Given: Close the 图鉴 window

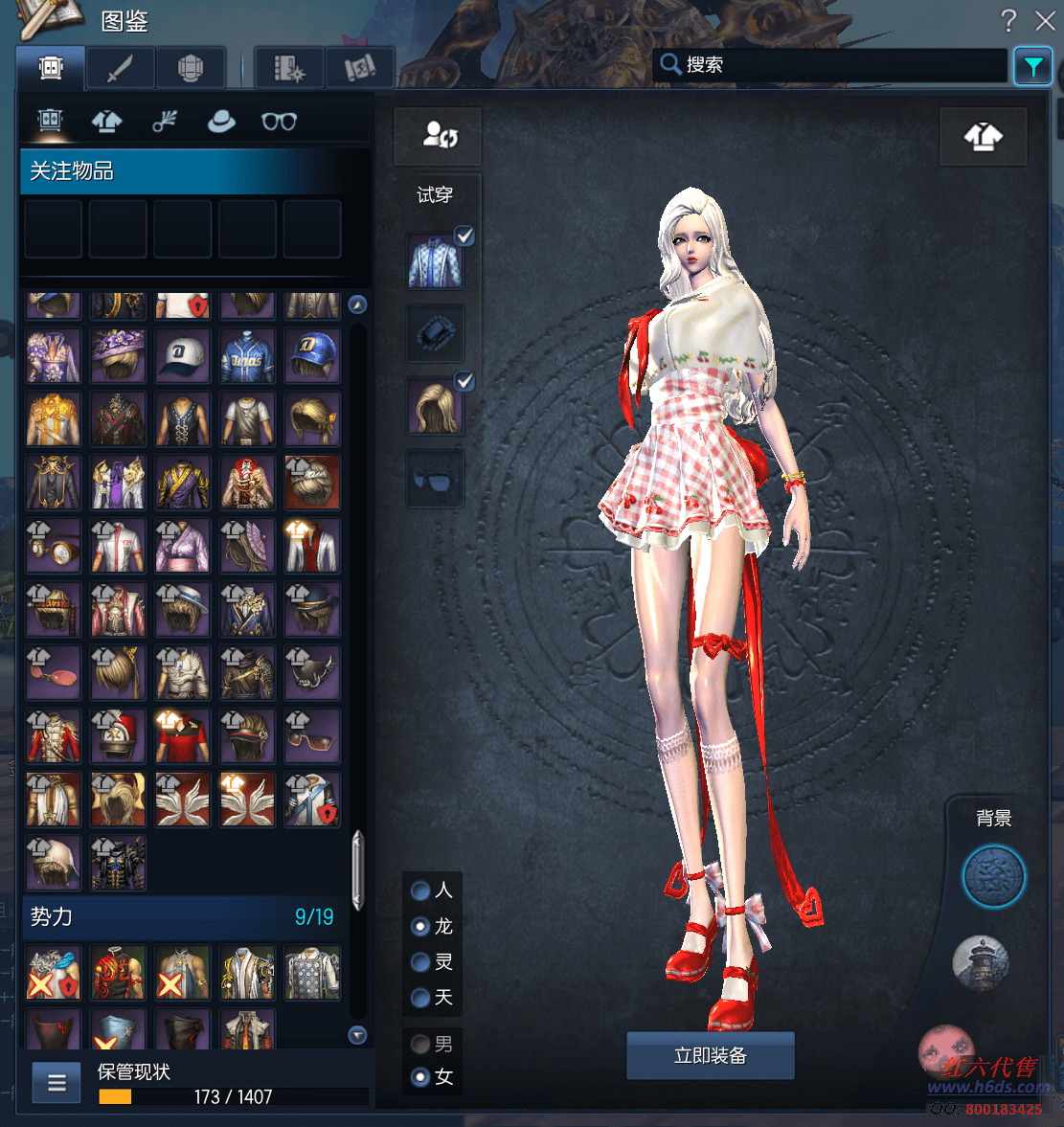Looking at the screenshot, I should 1045,20.
